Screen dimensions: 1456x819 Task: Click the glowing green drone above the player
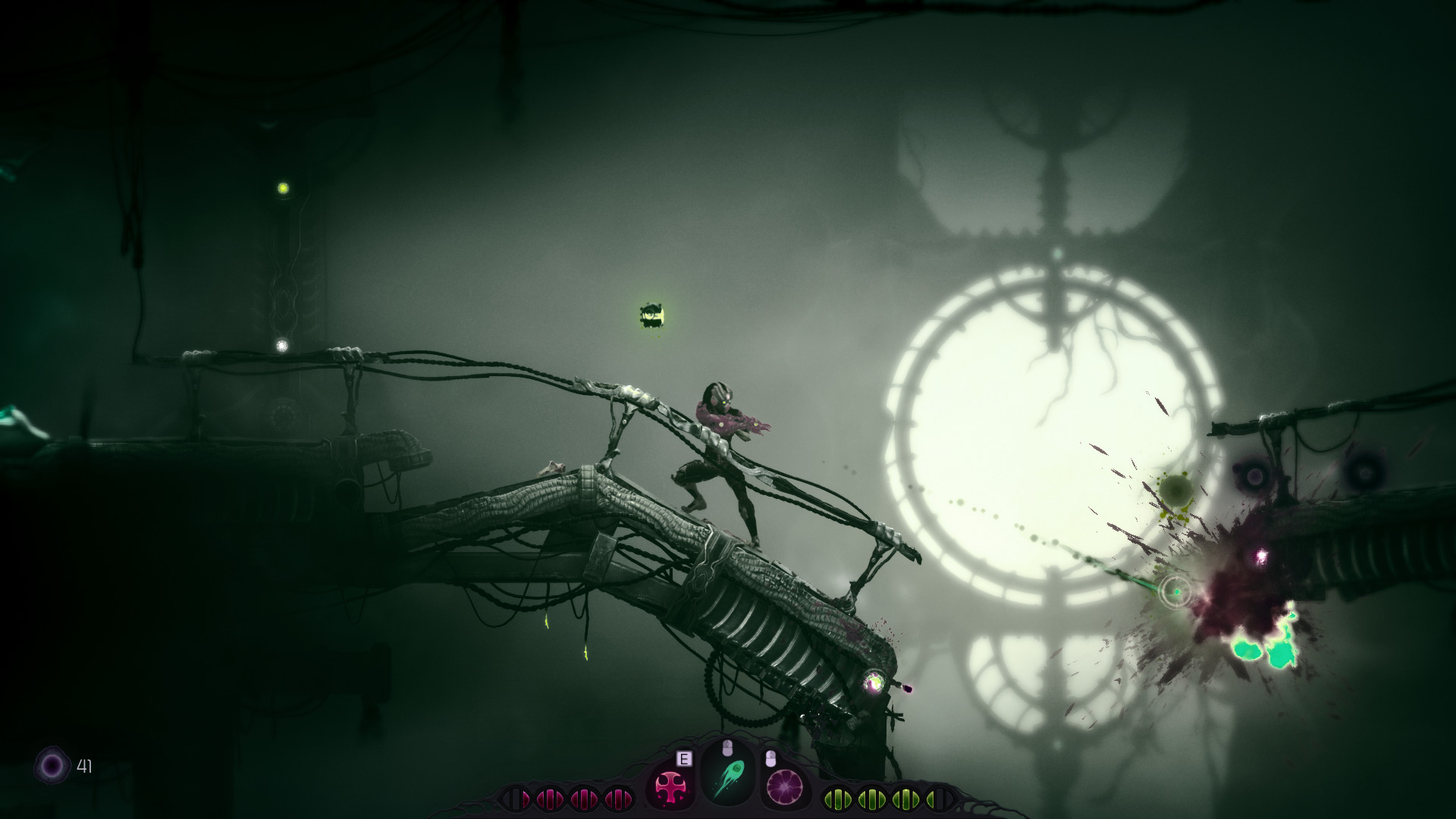pyautogui.click(x=651, y=314)
